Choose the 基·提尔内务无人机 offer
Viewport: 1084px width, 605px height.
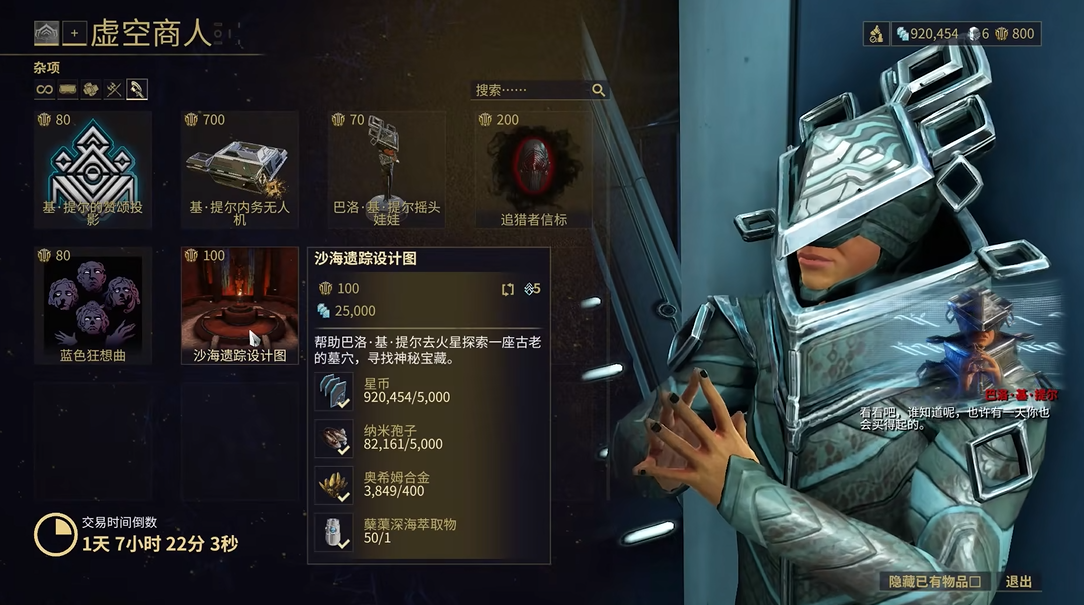(239, 168)
